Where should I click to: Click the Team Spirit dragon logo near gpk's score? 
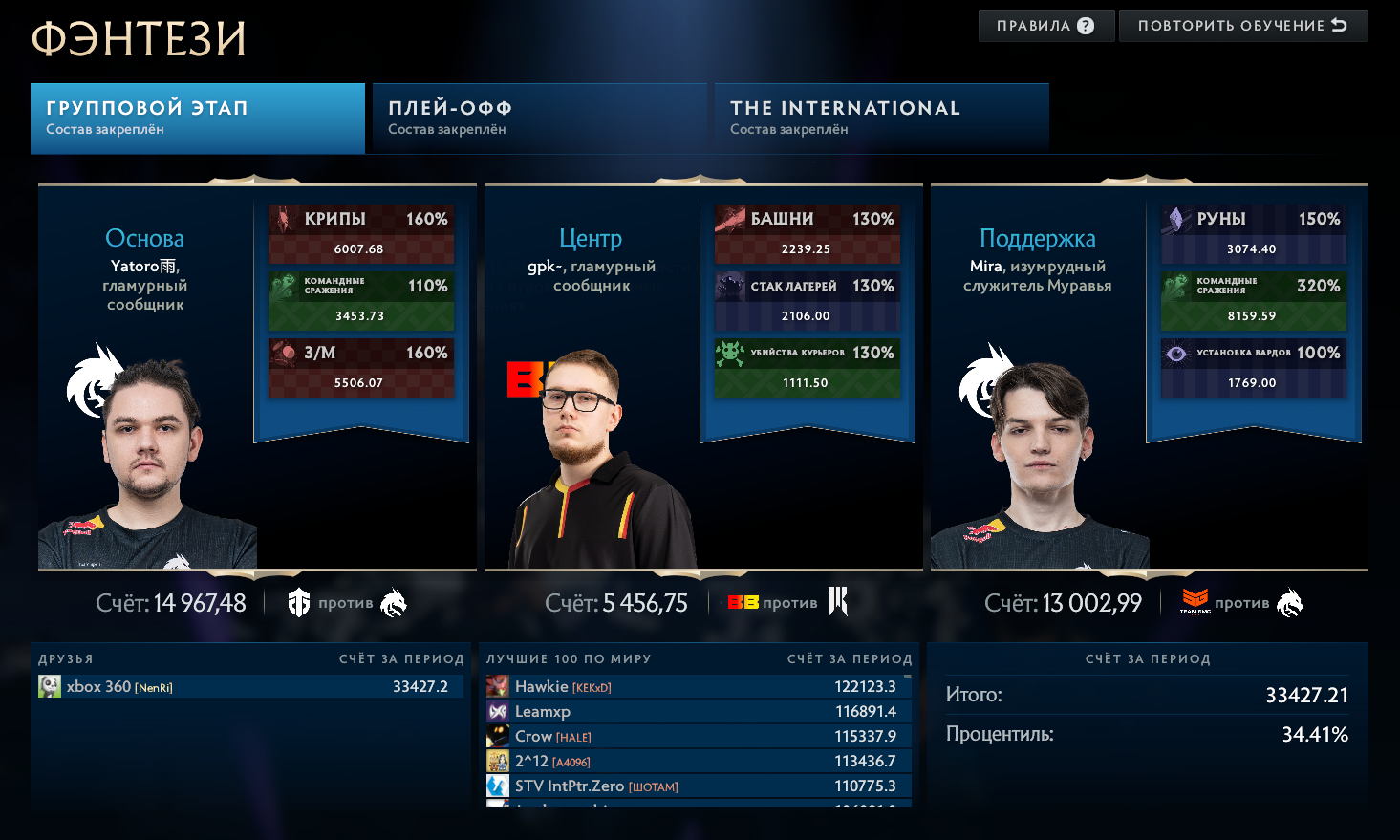839,602
